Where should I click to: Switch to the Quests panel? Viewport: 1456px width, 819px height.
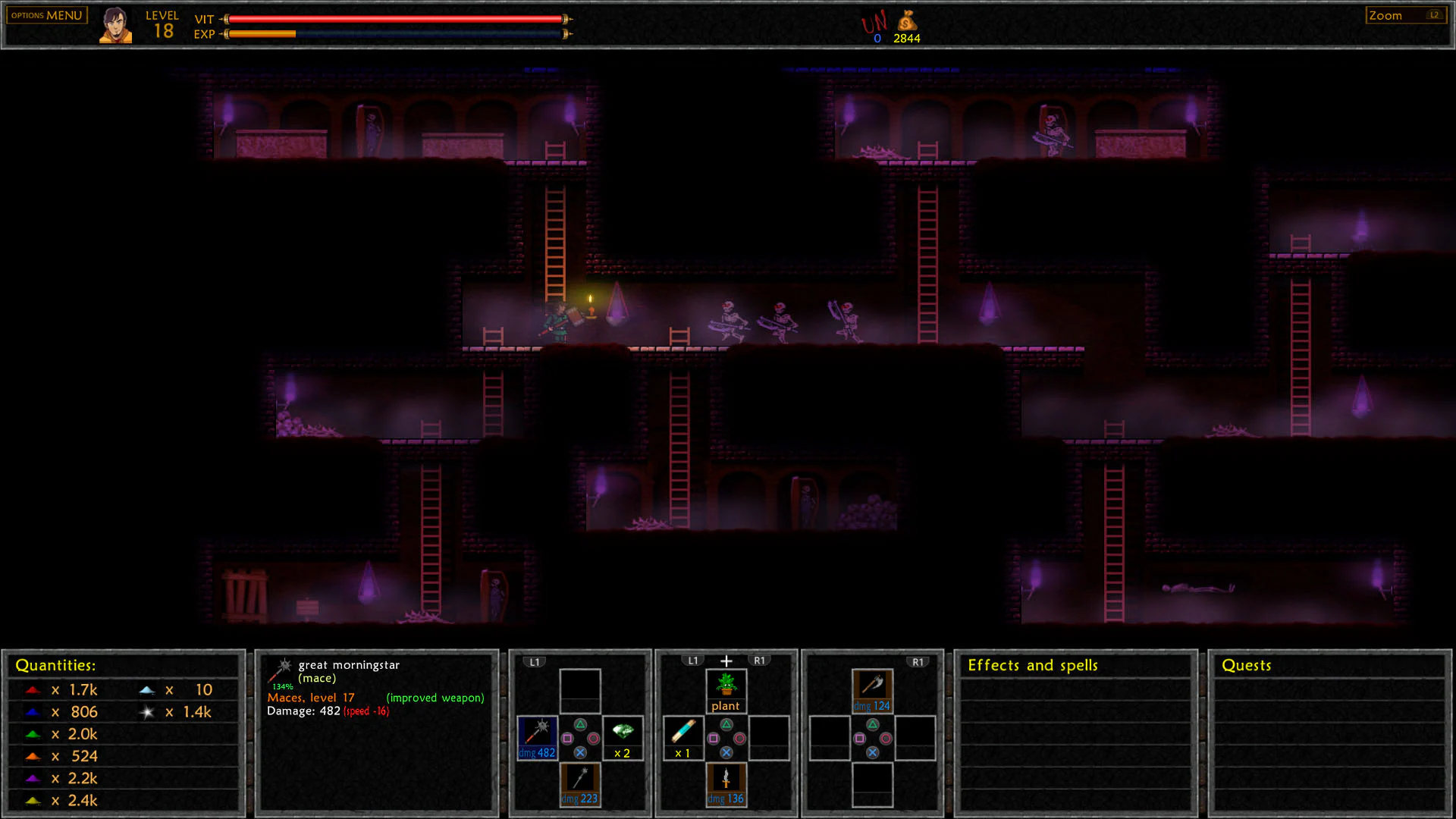(1246, 665)
